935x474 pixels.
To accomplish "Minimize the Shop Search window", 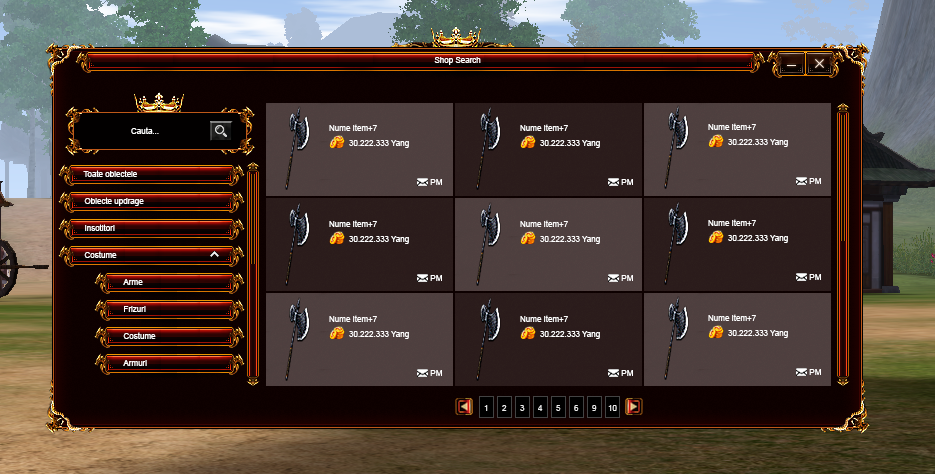I will click(791, 64).
